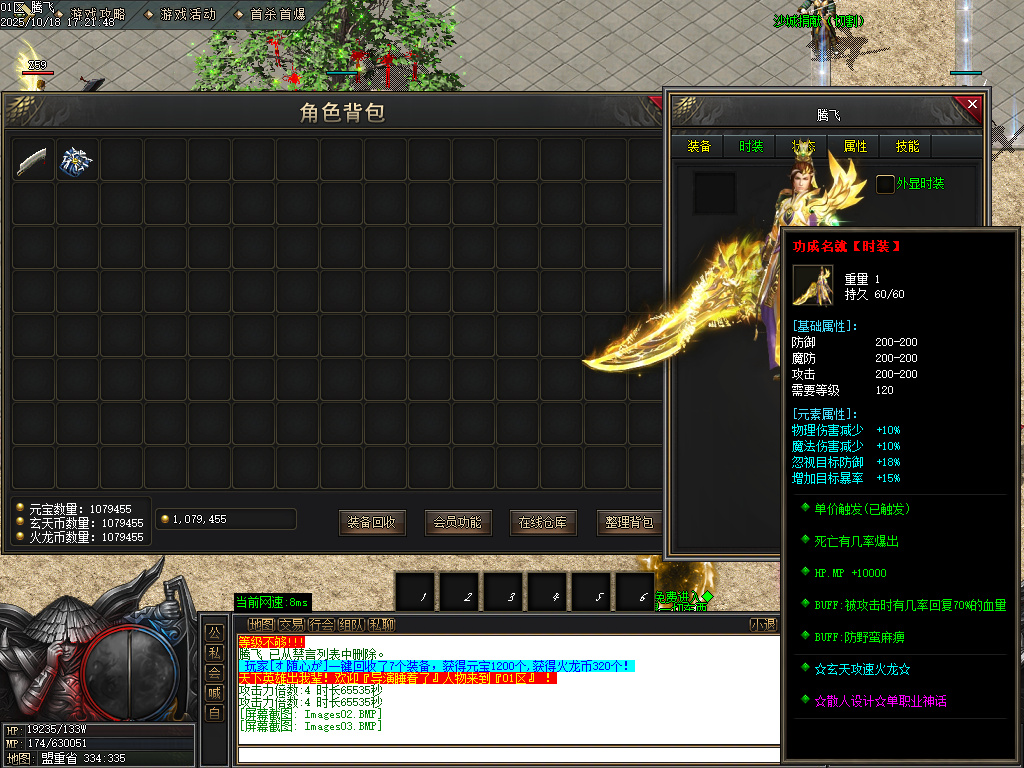The width and height of the screenshot is (1024, 768).
Task: Click the 装备回收 equipment recycle button
Action: (372, 522)
